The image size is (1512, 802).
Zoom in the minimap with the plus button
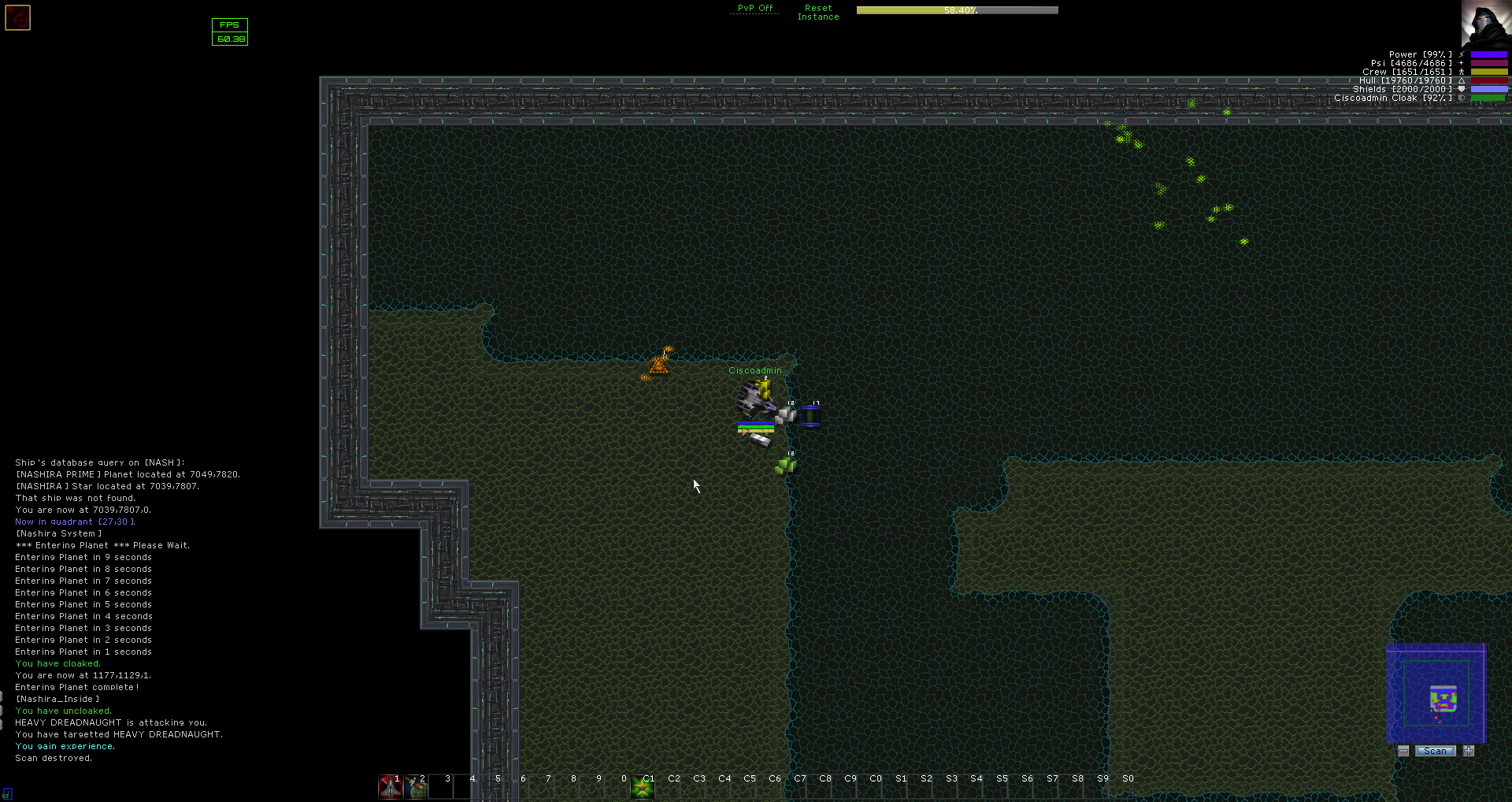1469,751
